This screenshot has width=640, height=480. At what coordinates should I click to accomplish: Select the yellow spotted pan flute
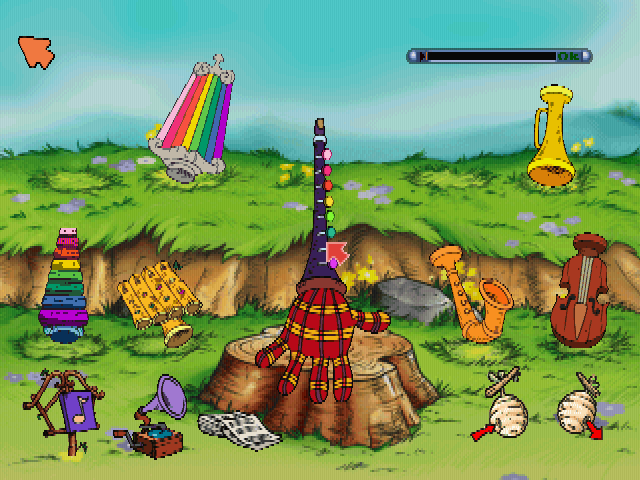pos(156,299)
